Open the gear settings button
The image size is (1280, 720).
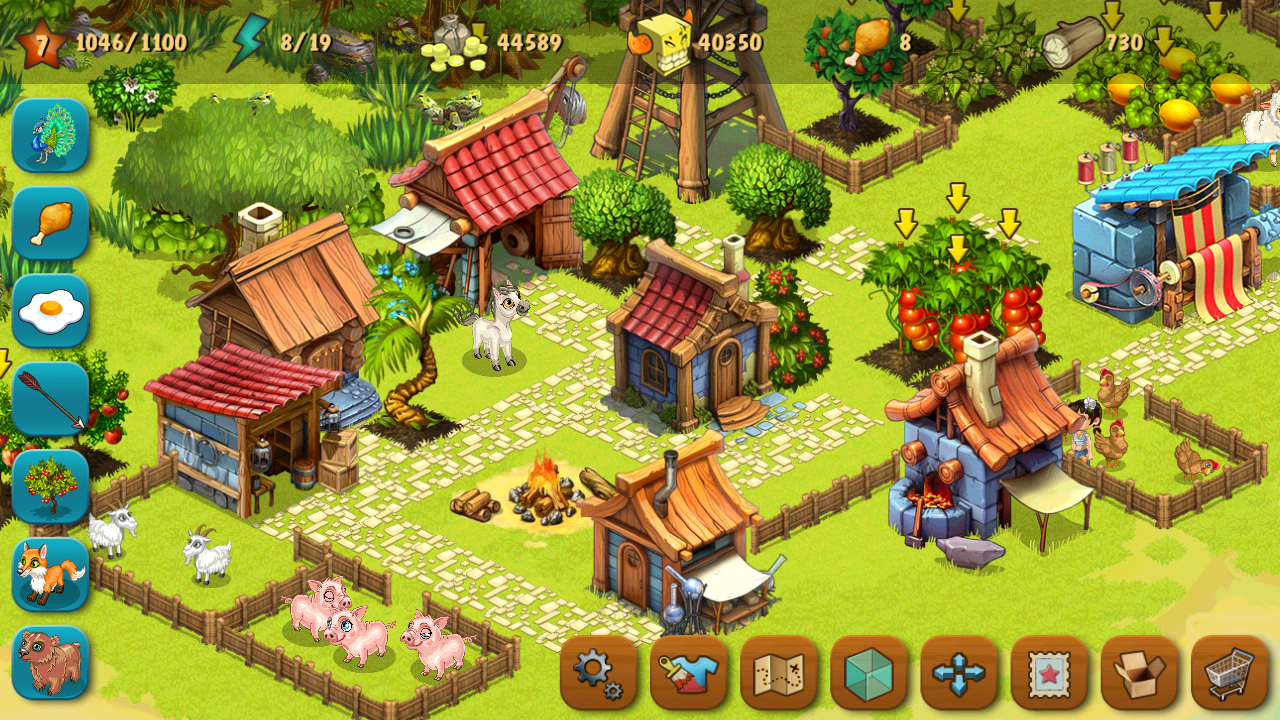pyautogui.click(x=598, y=672)
